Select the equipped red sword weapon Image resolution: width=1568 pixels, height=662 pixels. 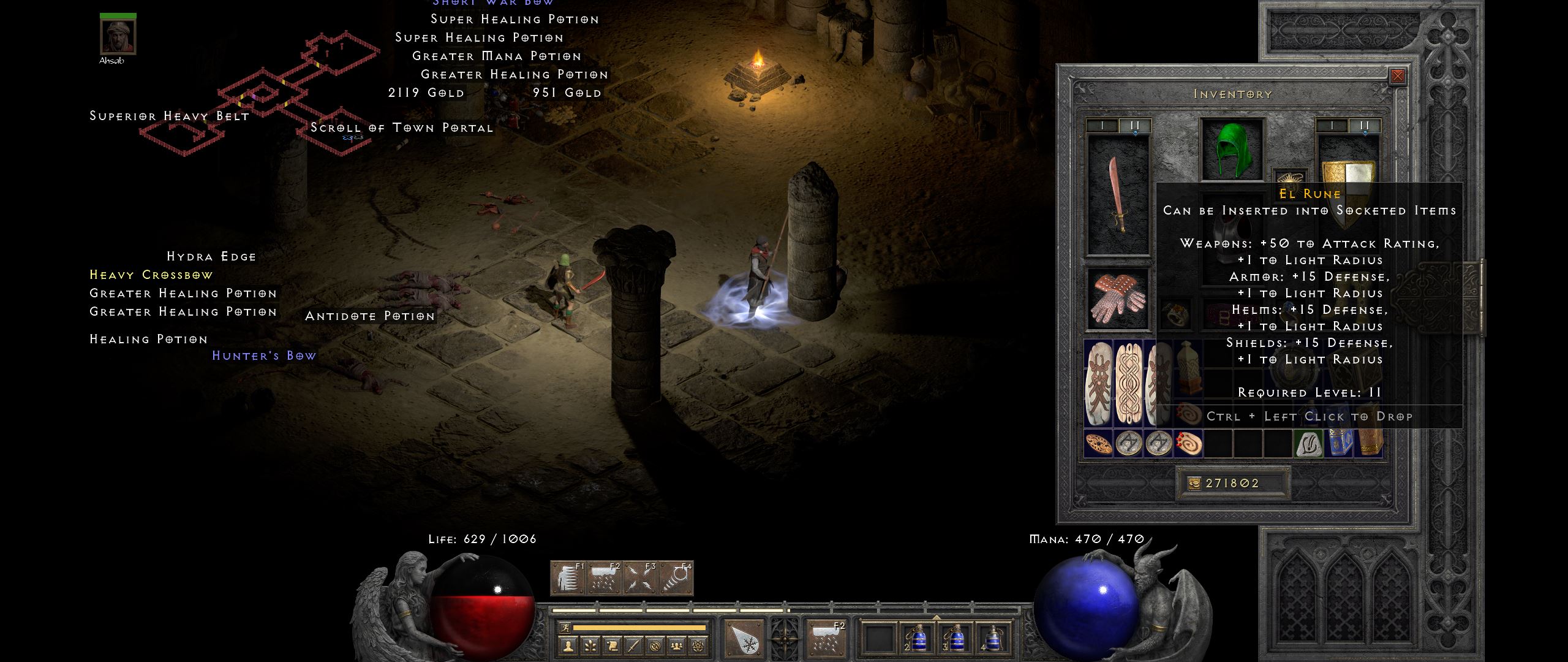tap(1118, 195)
